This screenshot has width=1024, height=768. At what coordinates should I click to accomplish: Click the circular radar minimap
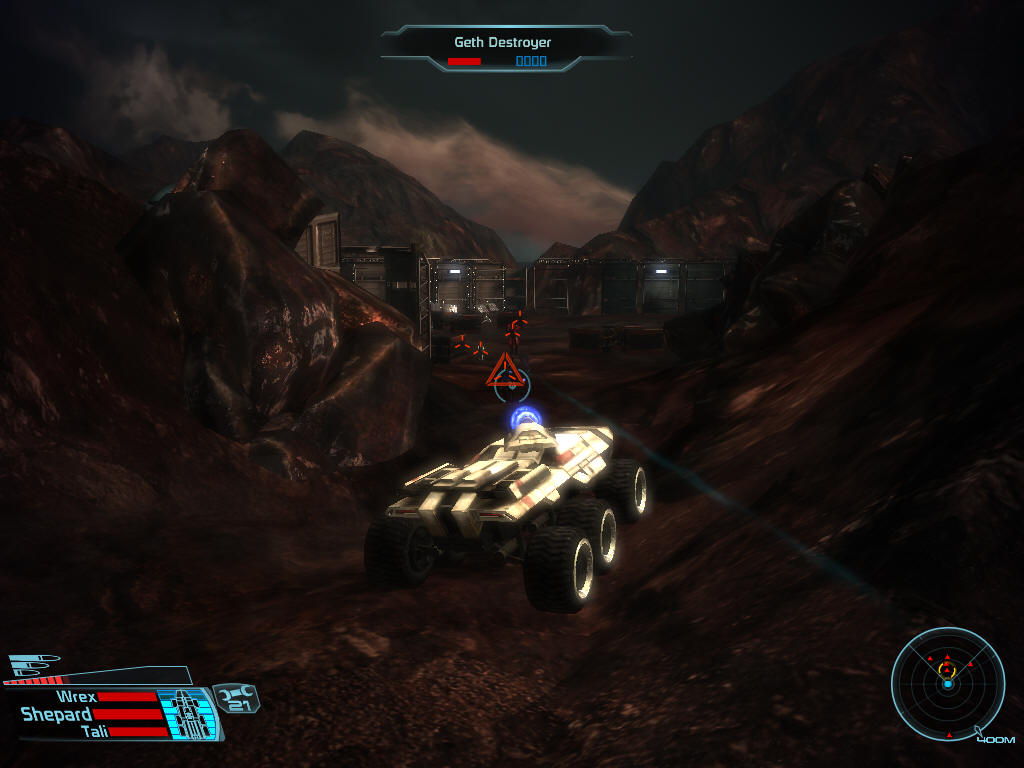947,683
